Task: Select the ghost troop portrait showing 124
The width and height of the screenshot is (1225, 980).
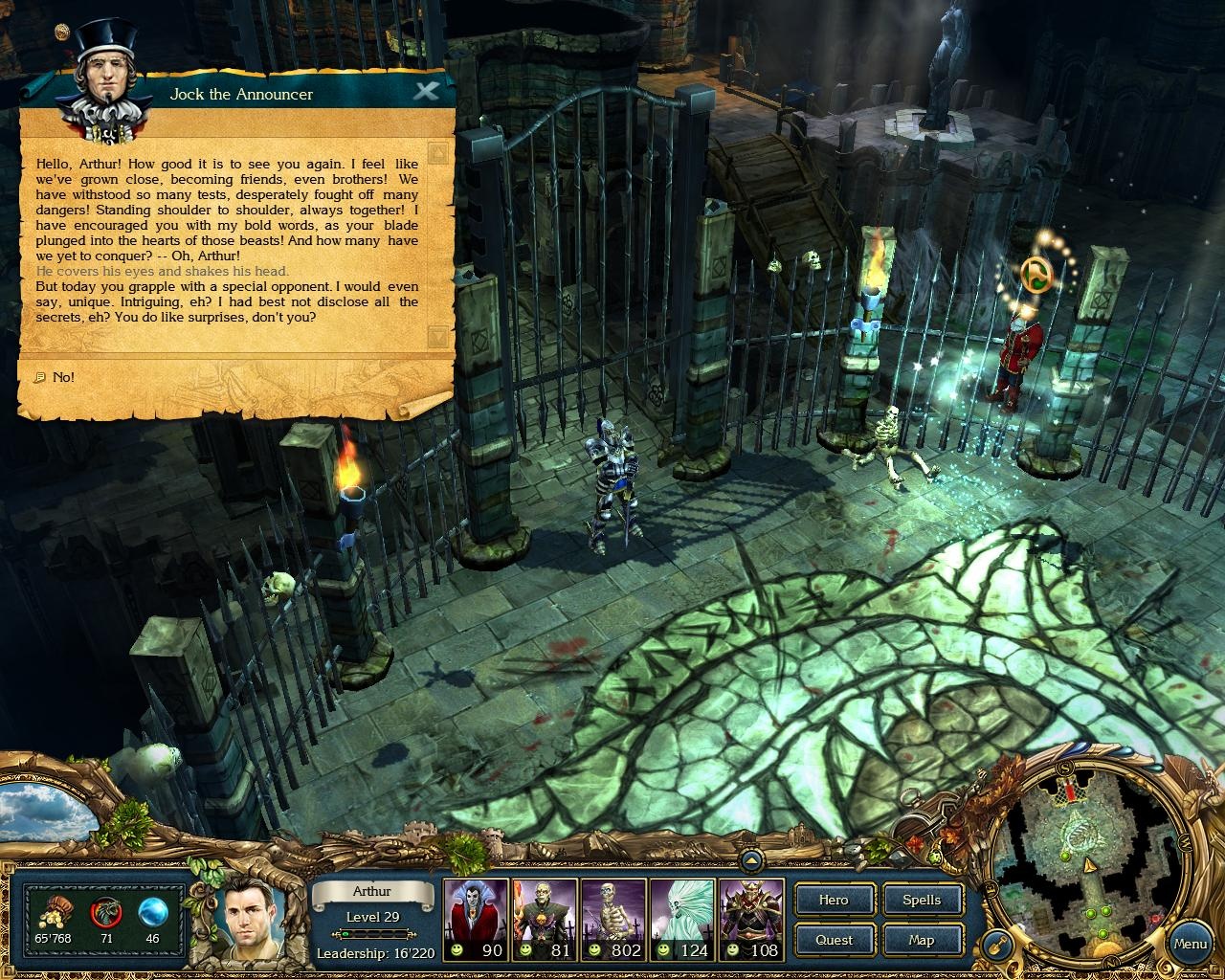Action: 682,914
